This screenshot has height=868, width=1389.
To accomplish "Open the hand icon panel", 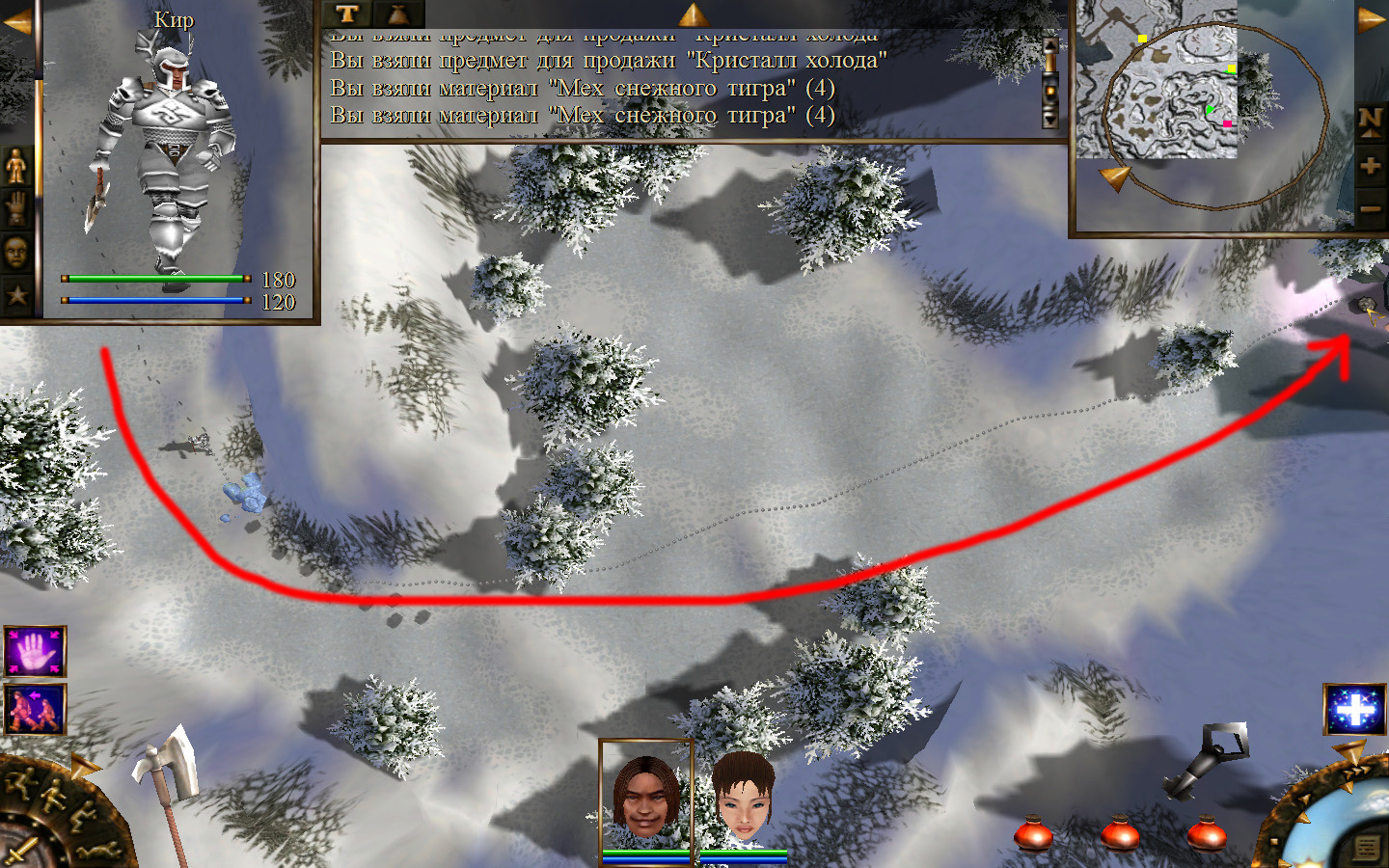I will coord(16,209).
